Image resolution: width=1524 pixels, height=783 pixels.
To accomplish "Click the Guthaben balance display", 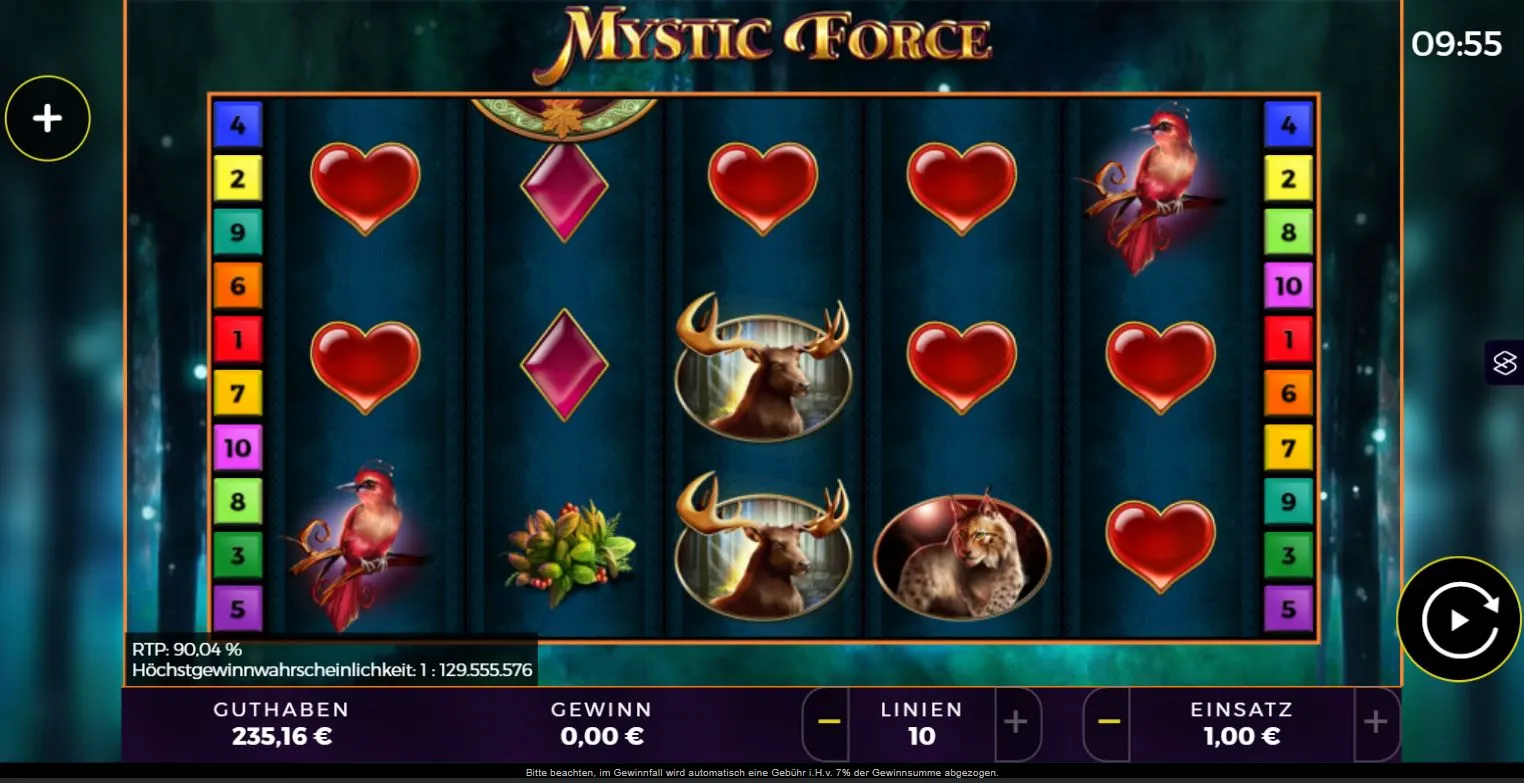I will (280, 722).
